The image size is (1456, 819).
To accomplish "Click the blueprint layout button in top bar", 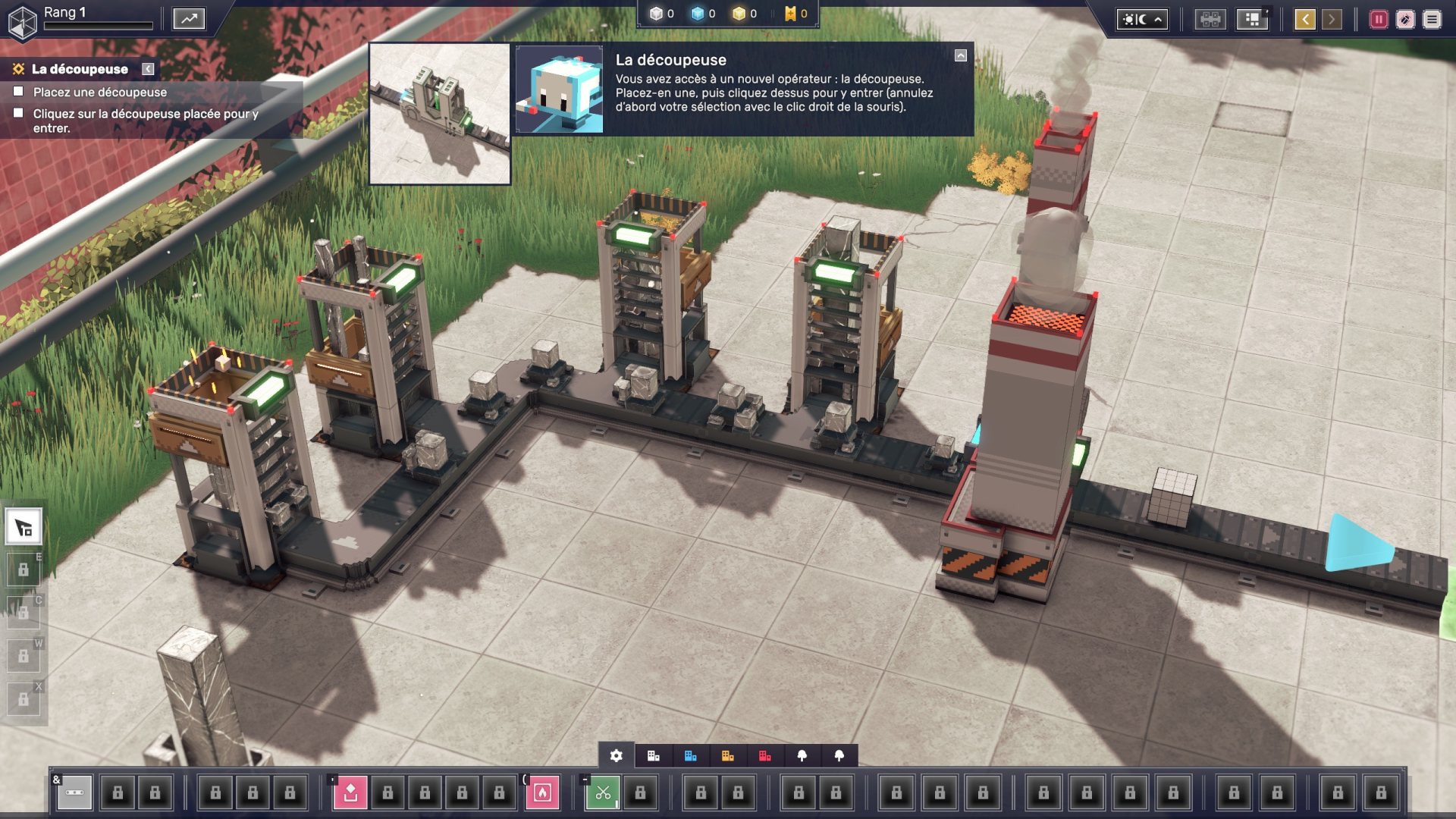I will [1252, 20].
